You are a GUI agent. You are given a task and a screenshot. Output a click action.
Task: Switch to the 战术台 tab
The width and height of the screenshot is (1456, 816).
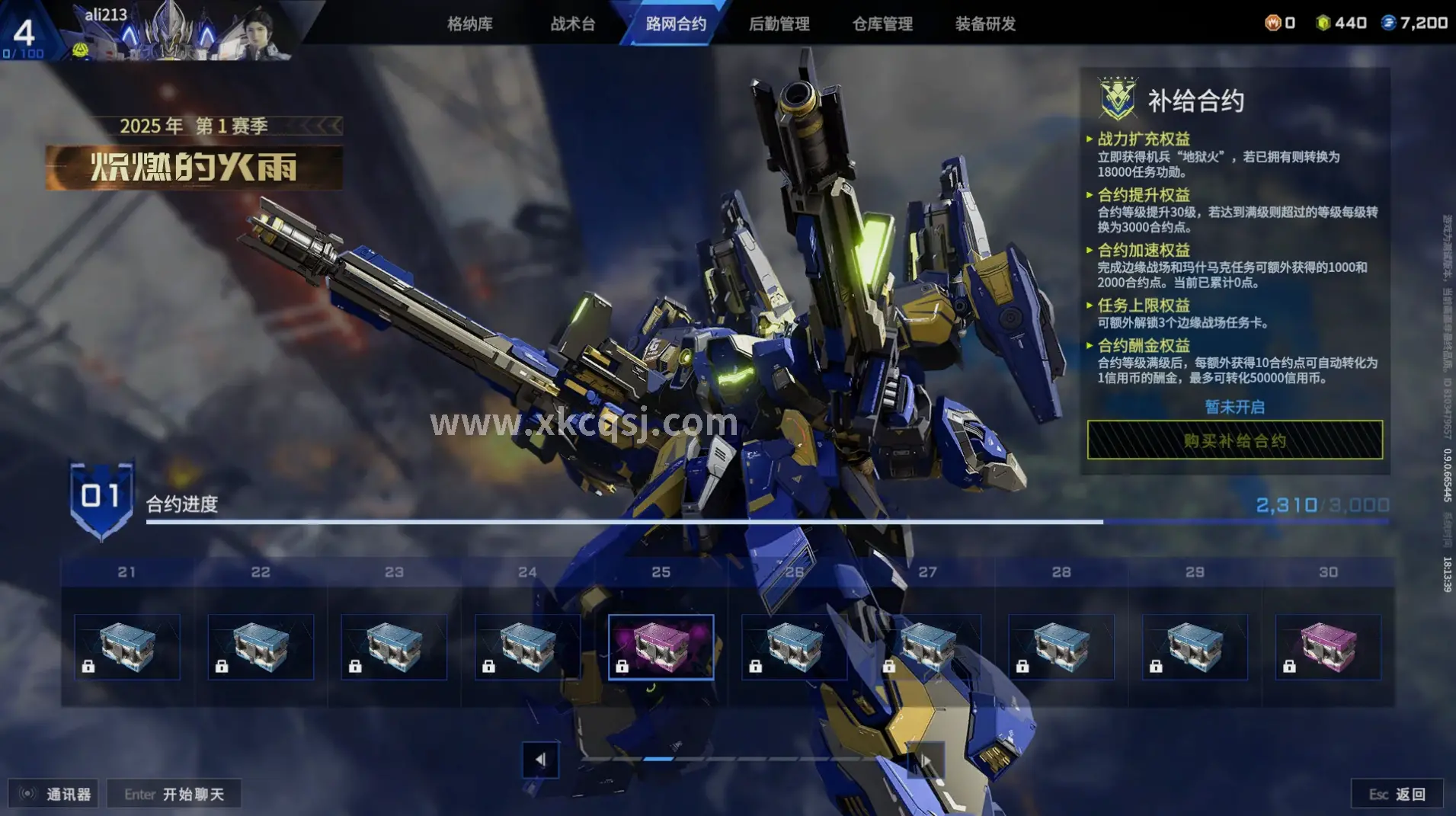[573, 24]
